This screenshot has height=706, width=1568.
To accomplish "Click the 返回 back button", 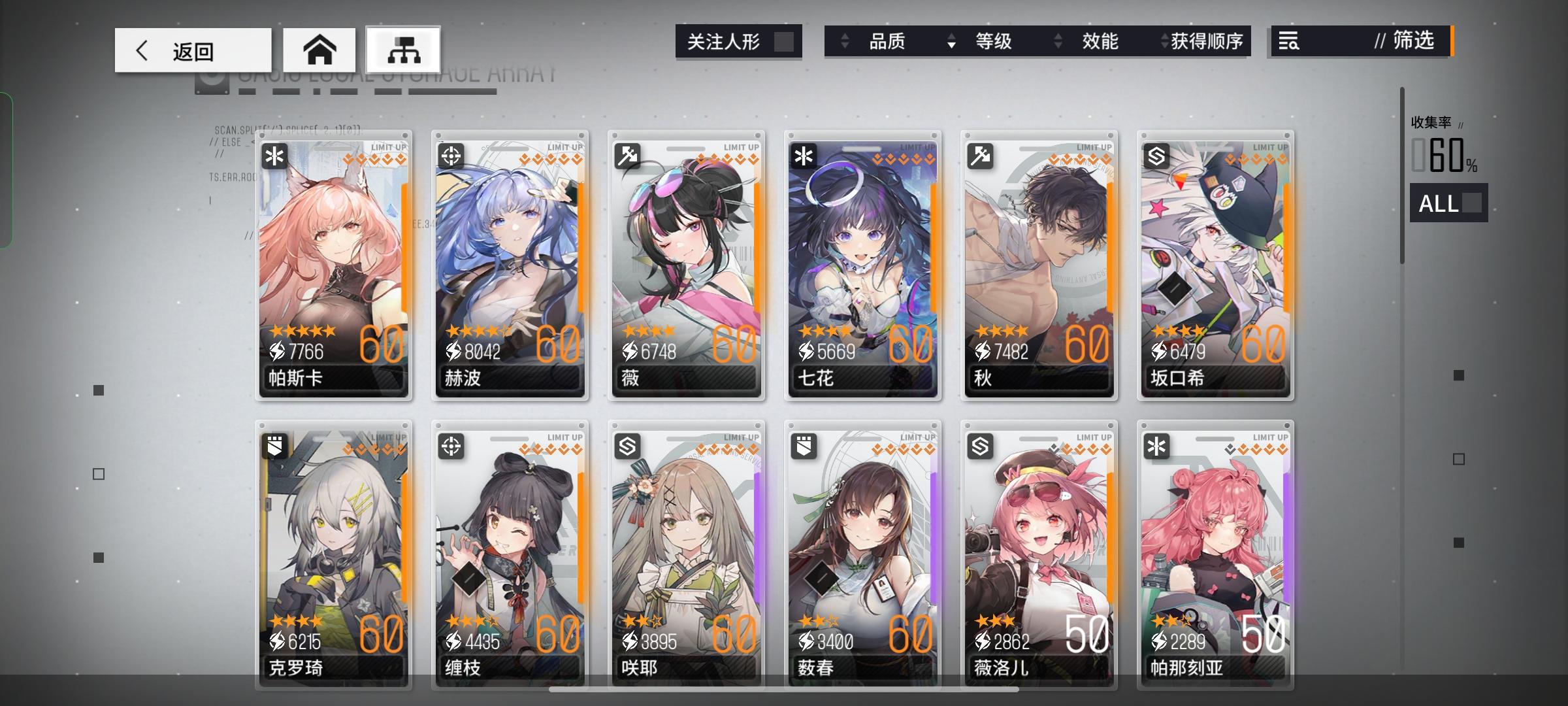I will 193,49.
